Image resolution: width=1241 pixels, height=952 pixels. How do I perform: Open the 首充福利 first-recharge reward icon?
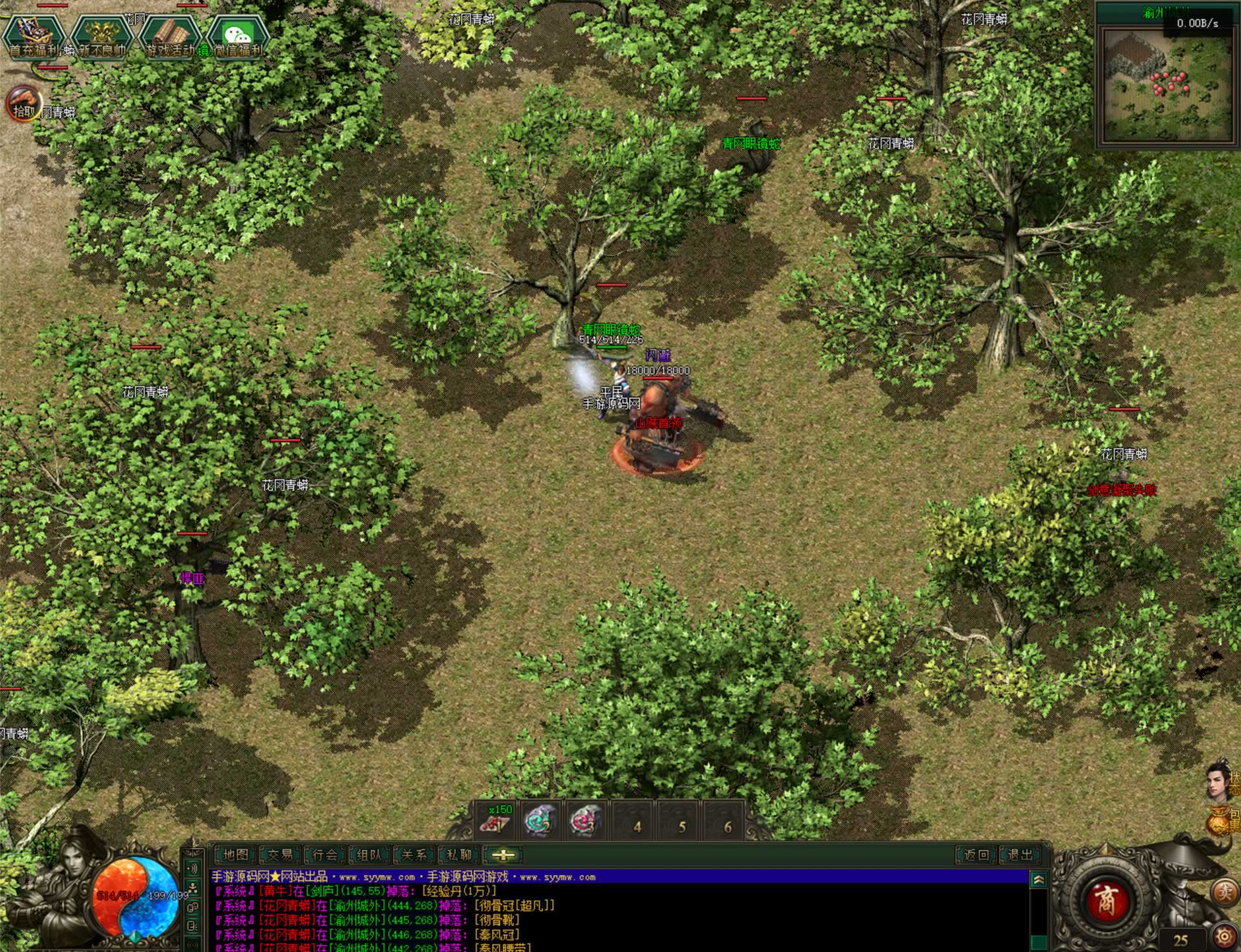pyautogui.click(x=34, y=36)
